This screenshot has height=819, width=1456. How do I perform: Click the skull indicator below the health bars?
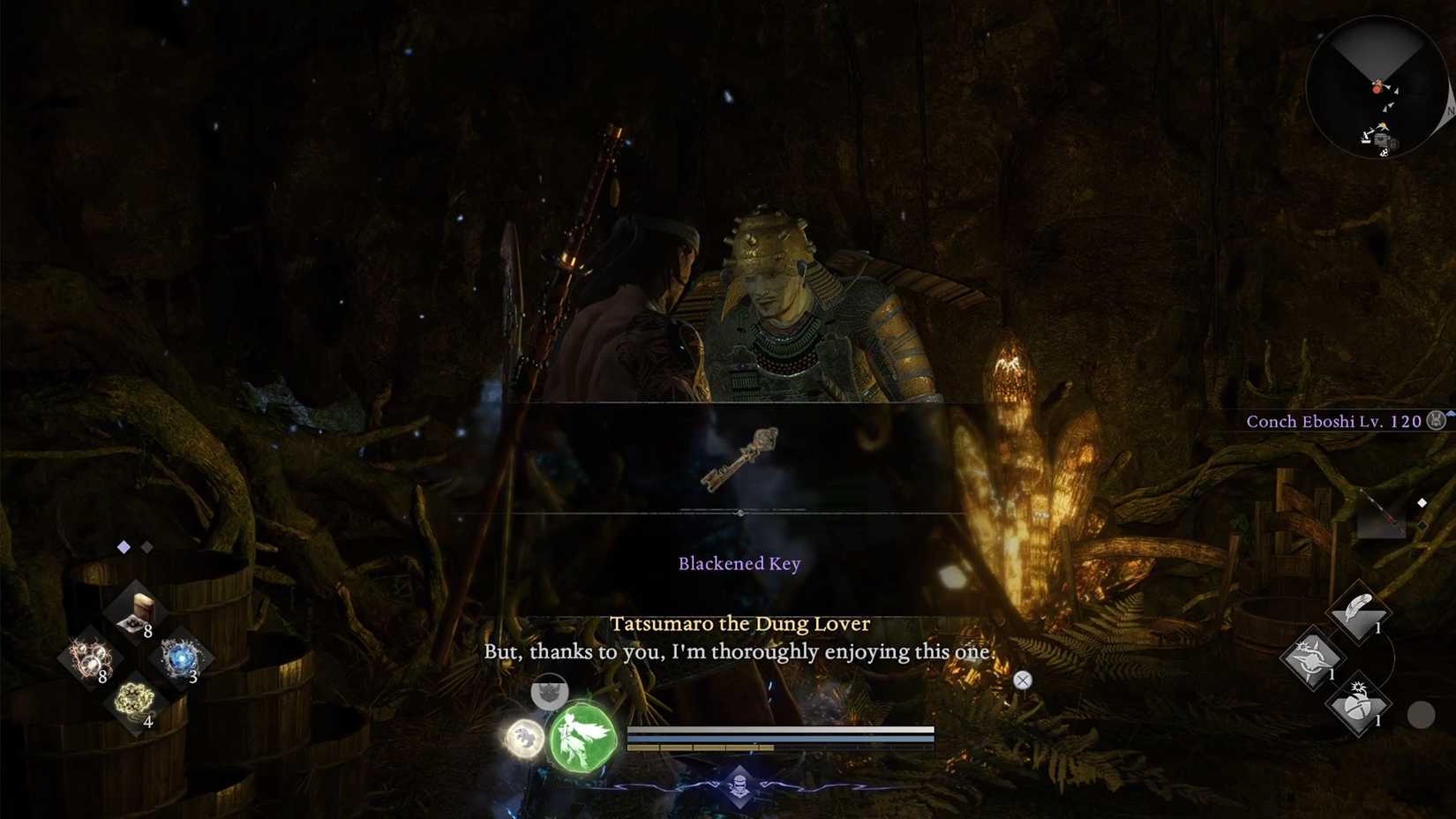[741, 785]
